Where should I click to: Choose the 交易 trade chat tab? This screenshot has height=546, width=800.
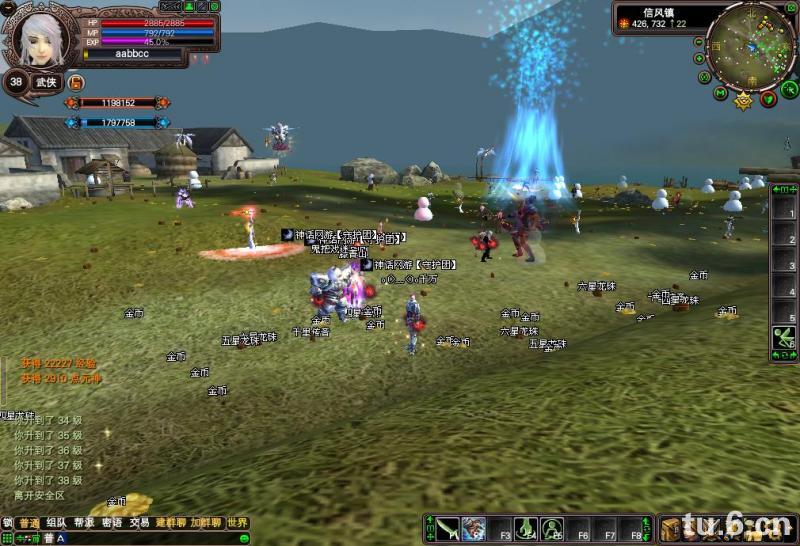point(139,523)
